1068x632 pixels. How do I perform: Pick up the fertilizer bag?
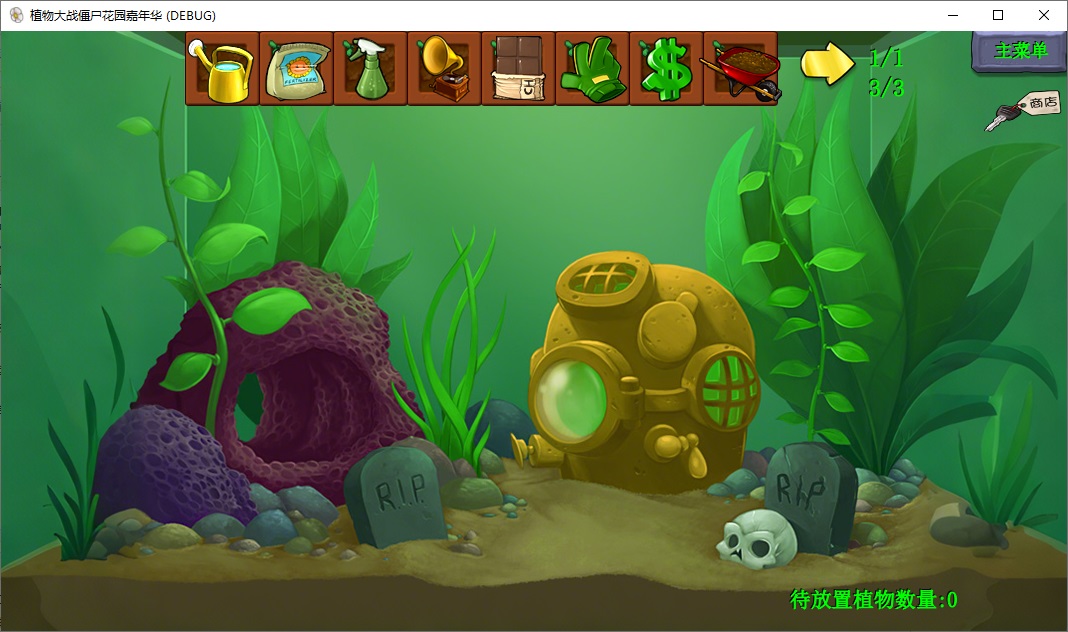(x=296, y=68)
